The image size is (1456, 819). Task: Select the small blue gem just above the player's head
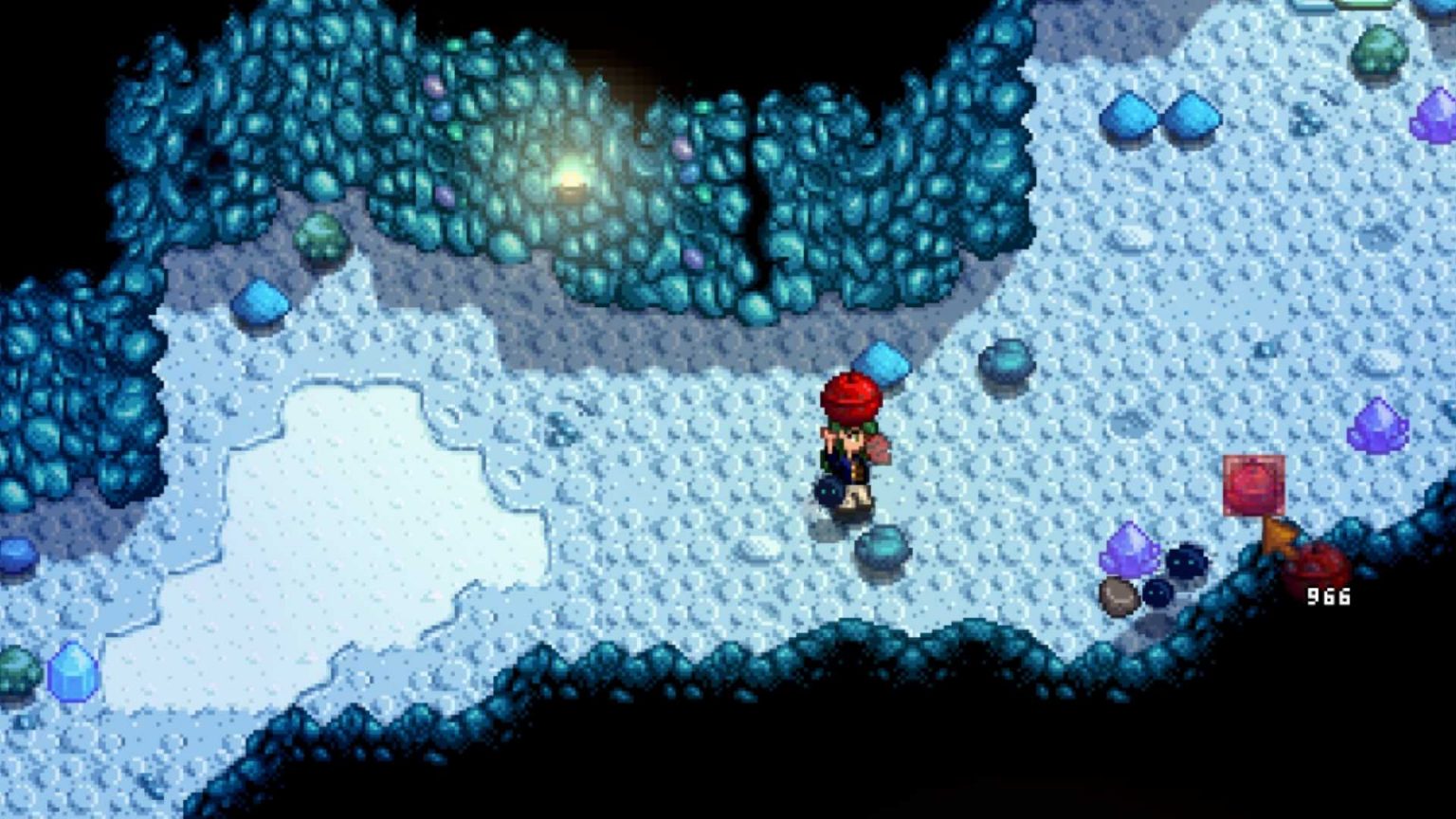point(882,365)
